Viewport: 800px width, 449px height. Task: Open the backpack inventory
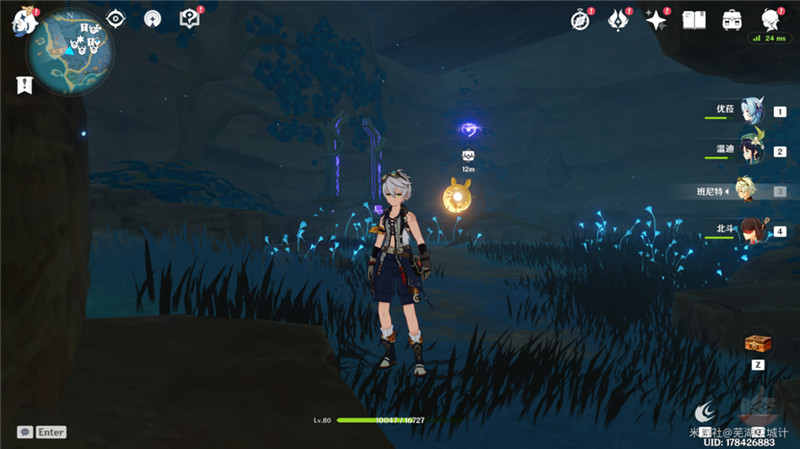point(731,19)
